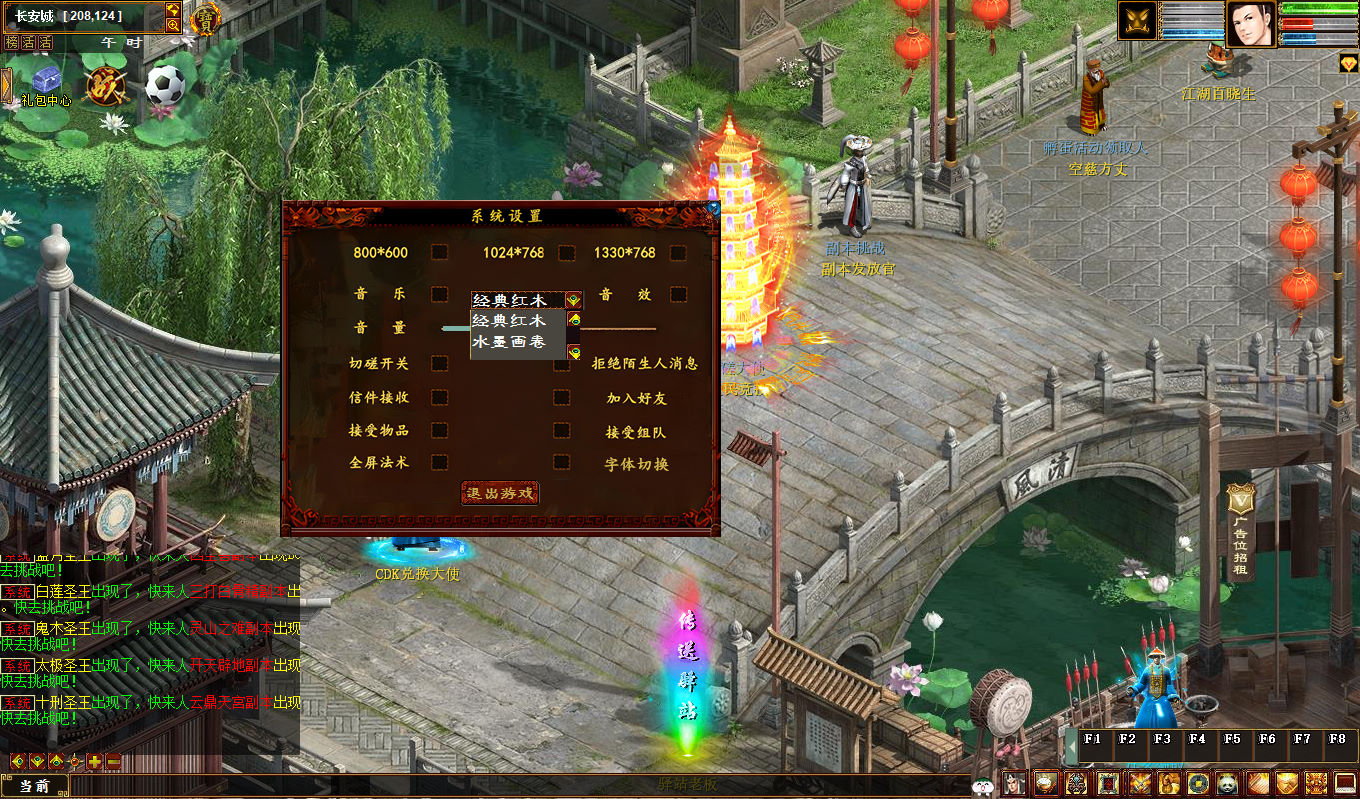Enable the 切磋开关 sparring checkbox
Screen dimensions: 1360x799
coord(439,363)
